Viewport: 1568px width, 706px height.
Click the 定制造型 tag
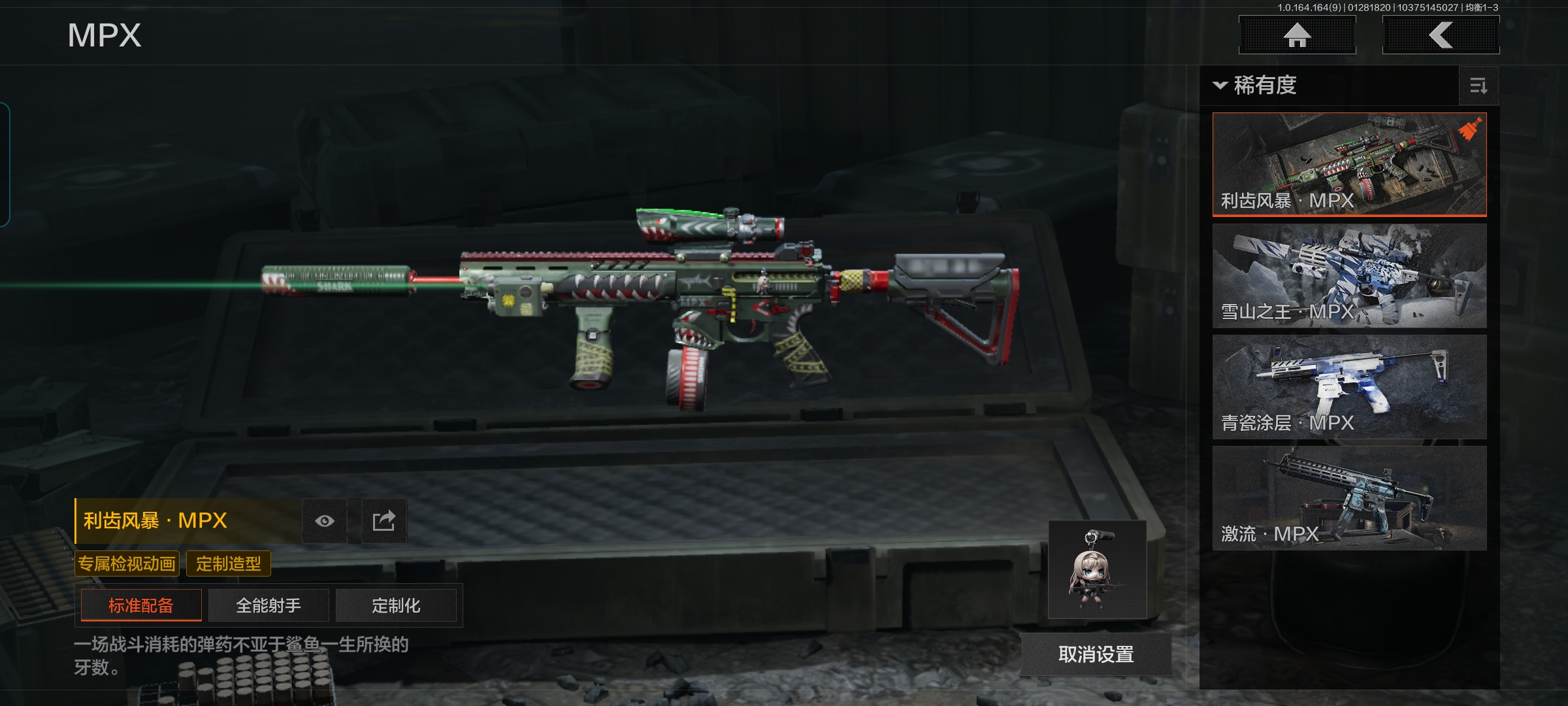[x=228, y=563]
